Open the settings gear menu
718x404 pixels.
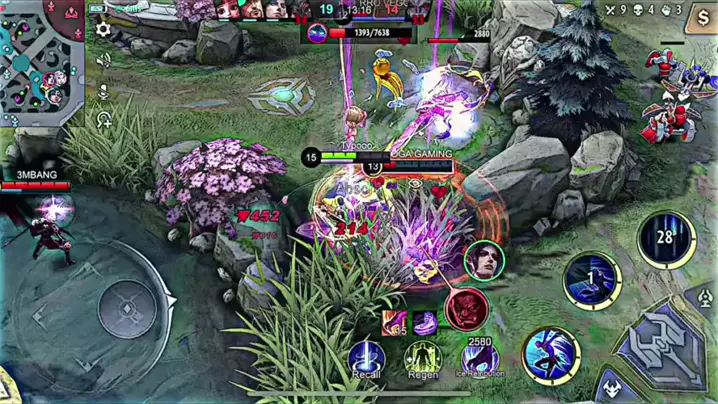click(x=103, y=30)
